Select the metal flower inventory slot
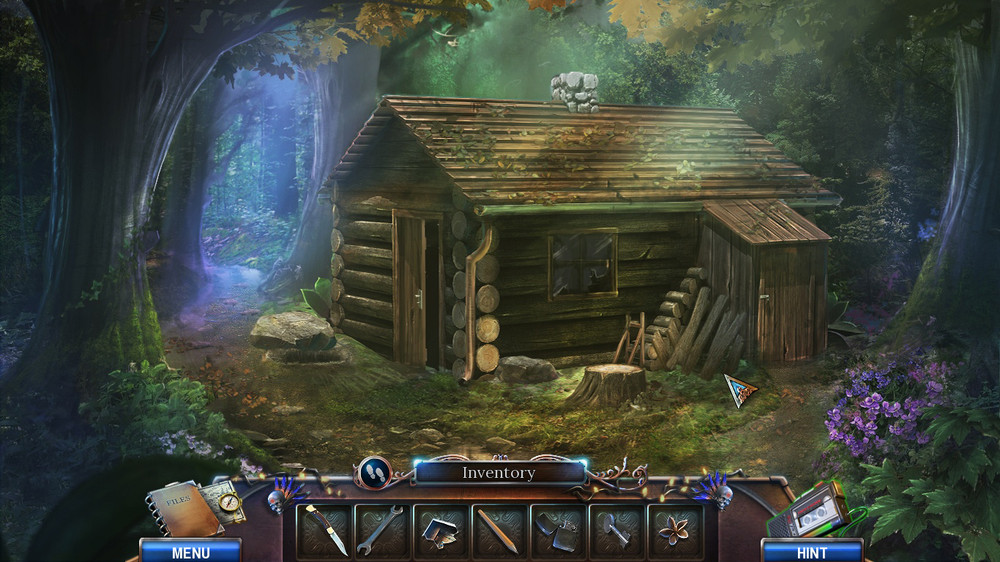Image resolution: width=1000 pixels, height=562 pixels. click(x=675, y=531)
